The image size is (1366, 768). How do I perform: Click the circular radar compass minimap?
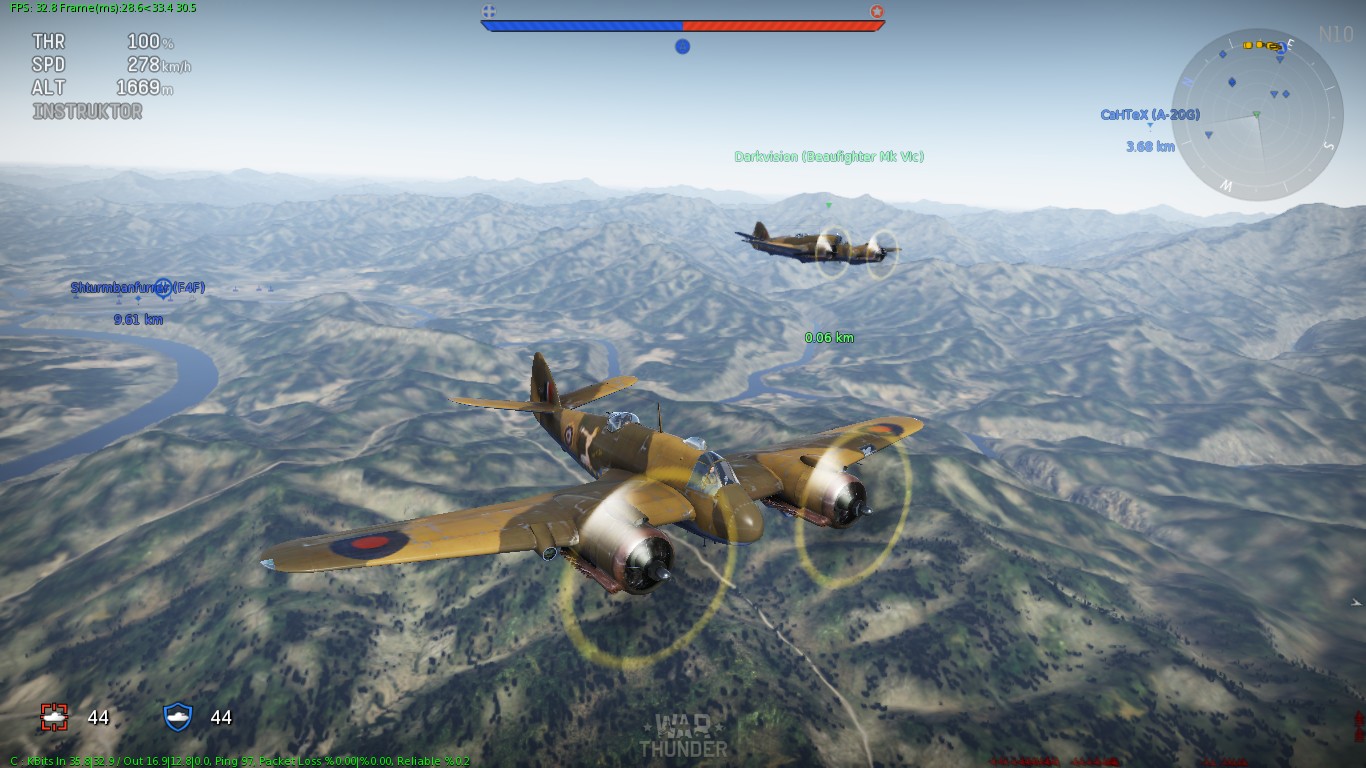[1257, 114]
